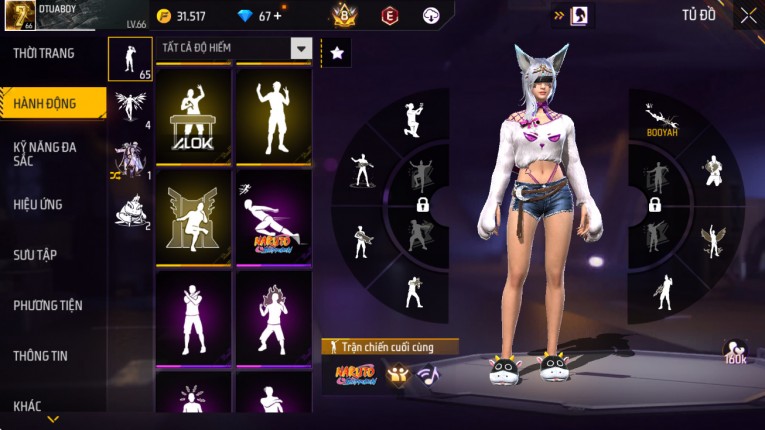This screenshot has width=765, height=430.
Task: Select the Hành Động tab
Action: pos(45,103)
